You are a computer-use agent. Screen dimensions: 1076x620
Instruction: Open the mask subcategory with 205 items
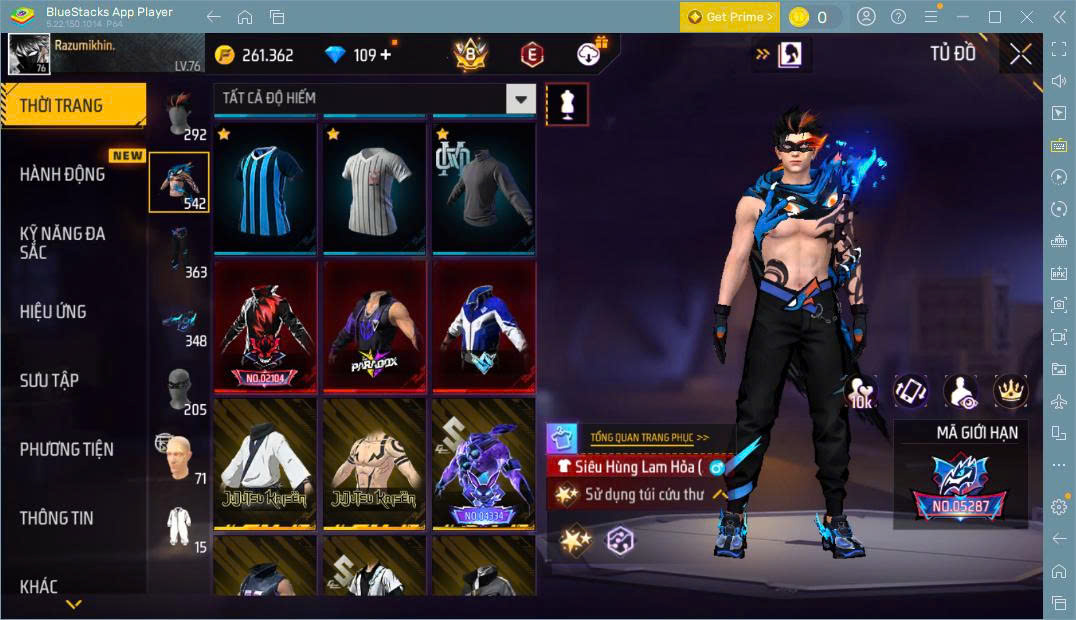click(180, 389)
